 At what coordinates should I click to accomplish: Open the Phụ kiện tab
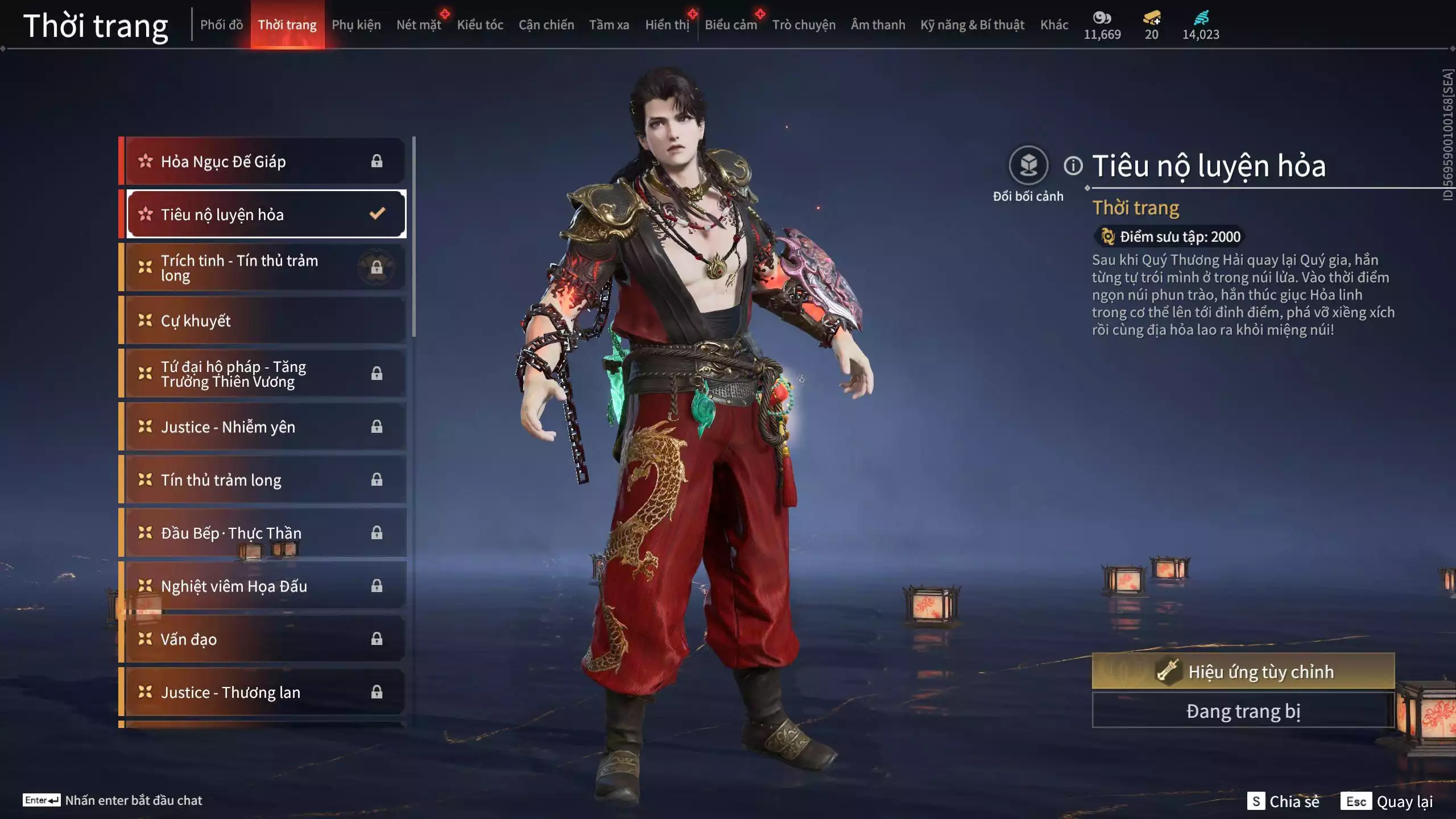(356, 25)
